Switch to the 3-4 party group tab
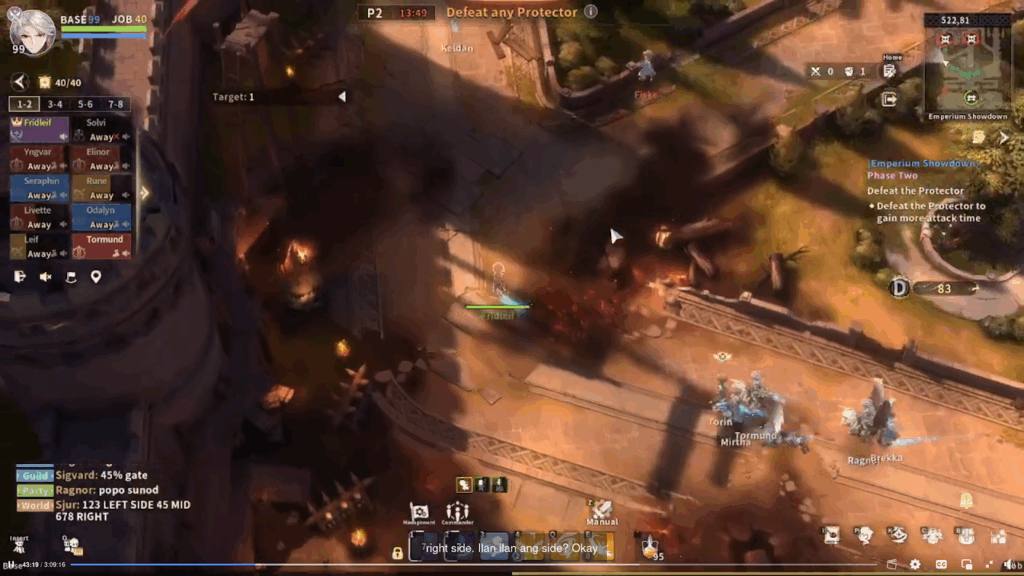 click(x=55, y=104)
